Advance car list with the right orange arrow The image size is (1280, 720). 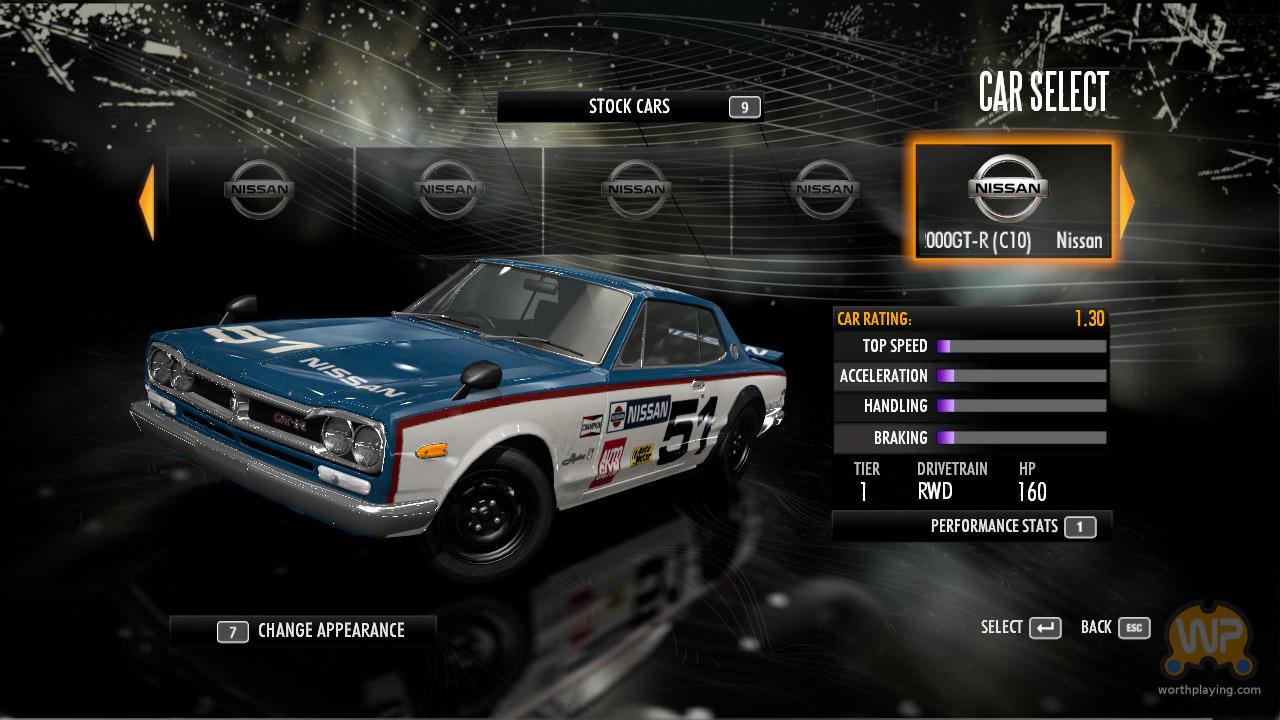(x=1127, y=202)
